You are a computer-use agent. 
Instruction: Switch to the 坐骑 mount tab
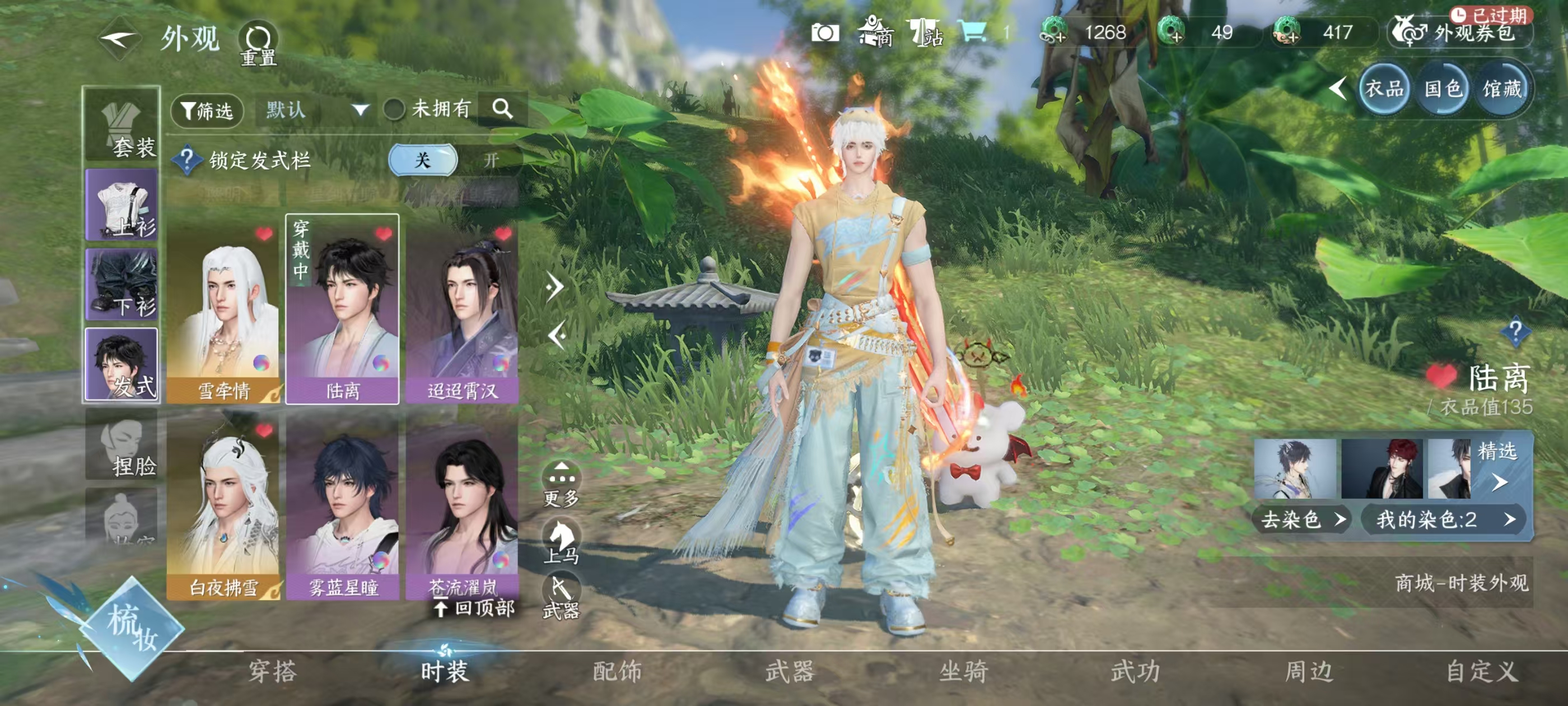(x=963, y=671)
